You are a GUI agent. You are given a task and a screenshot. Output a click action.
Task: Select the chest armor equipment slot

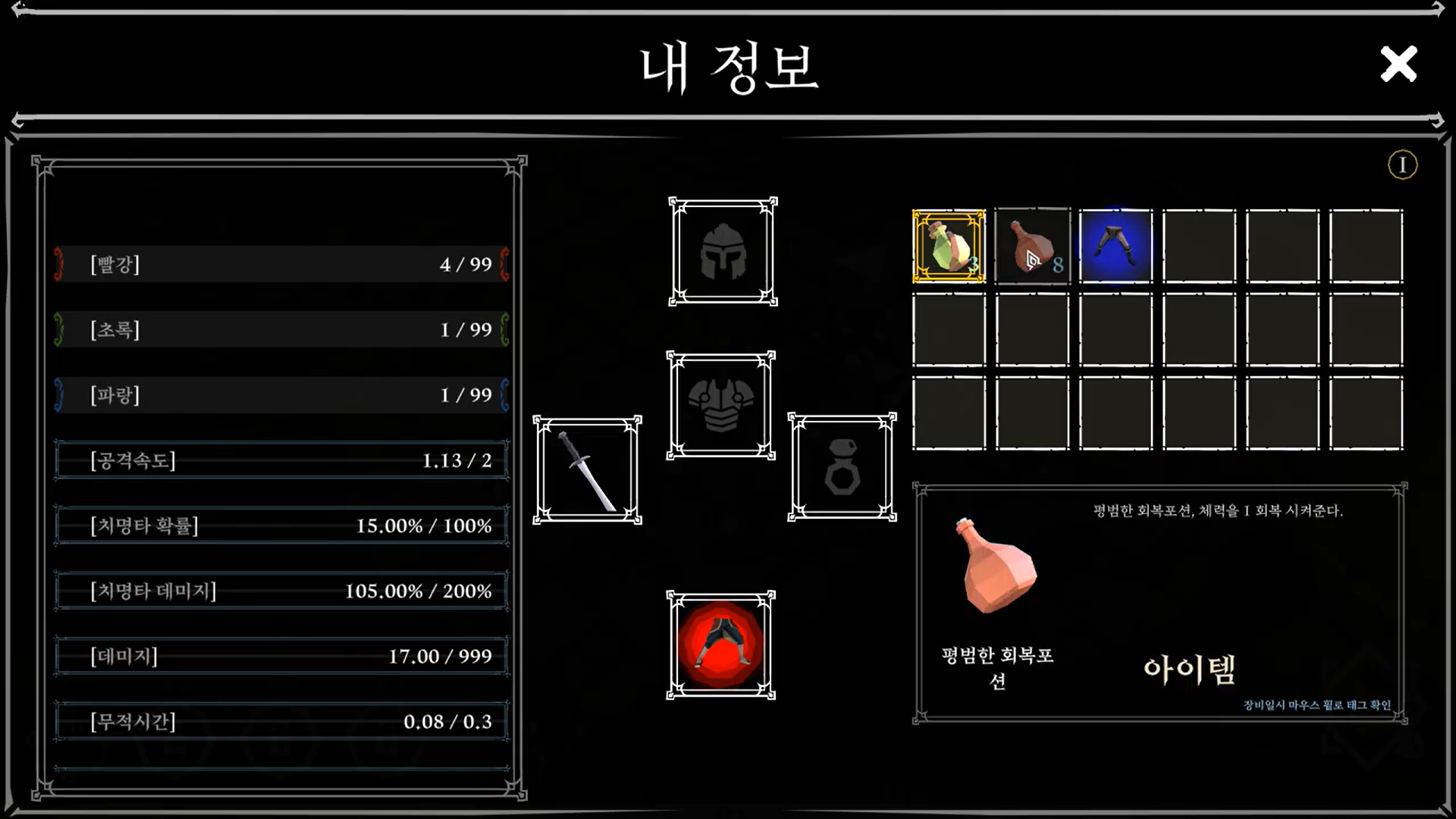click(720, 406)
